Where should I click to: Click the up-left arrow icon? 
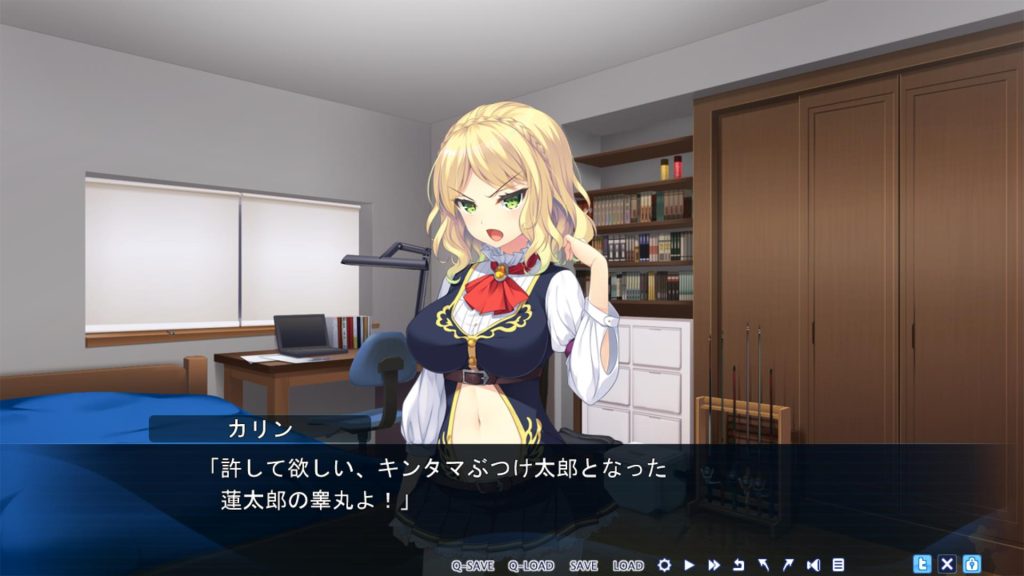click(763, 565)
